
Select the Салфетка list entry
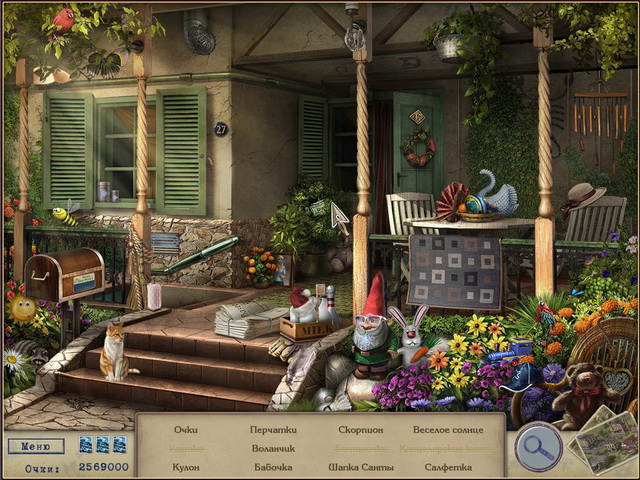click(448, 467)
